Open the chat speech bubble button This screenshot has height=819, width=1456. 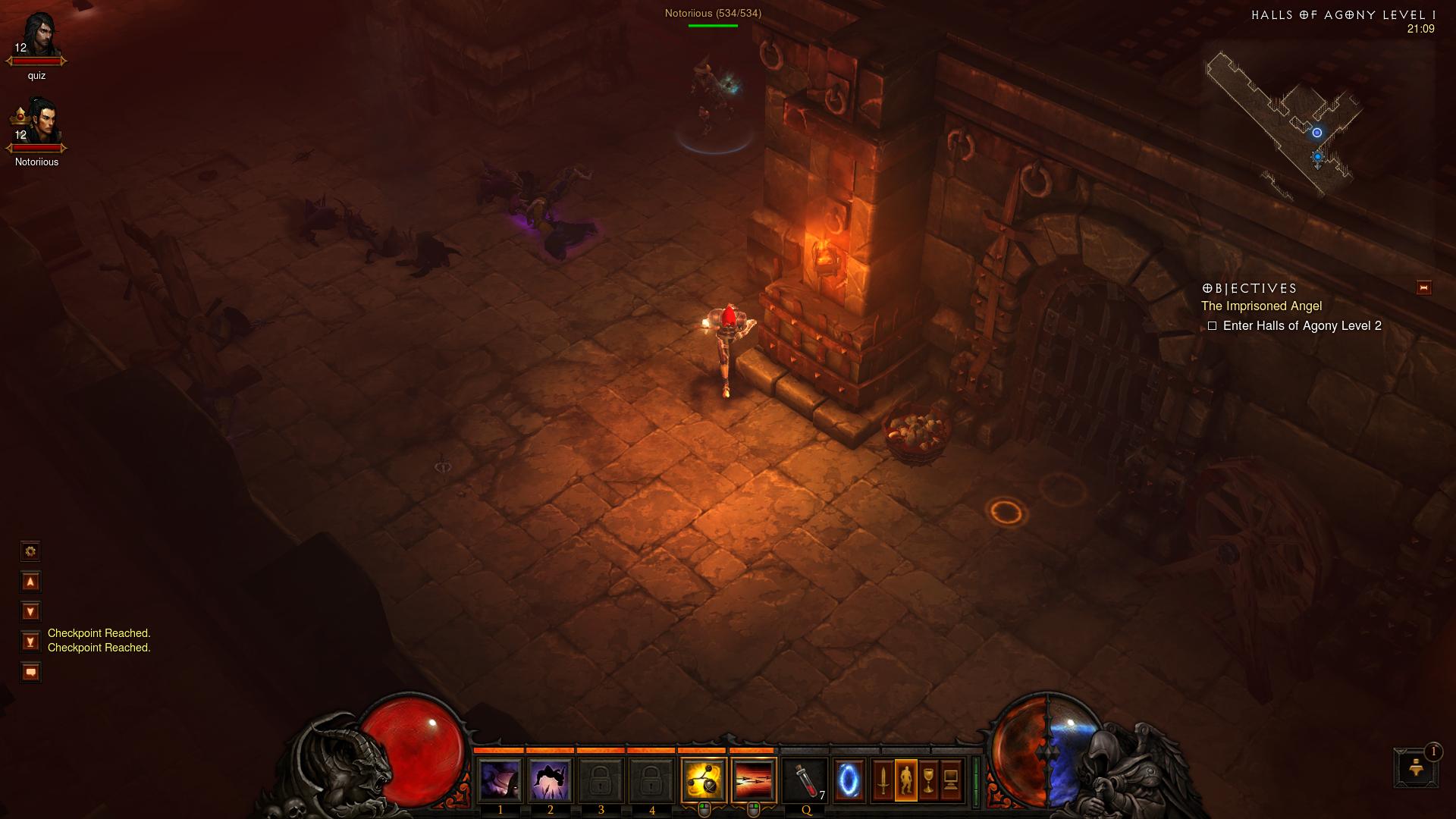point(30,672)
